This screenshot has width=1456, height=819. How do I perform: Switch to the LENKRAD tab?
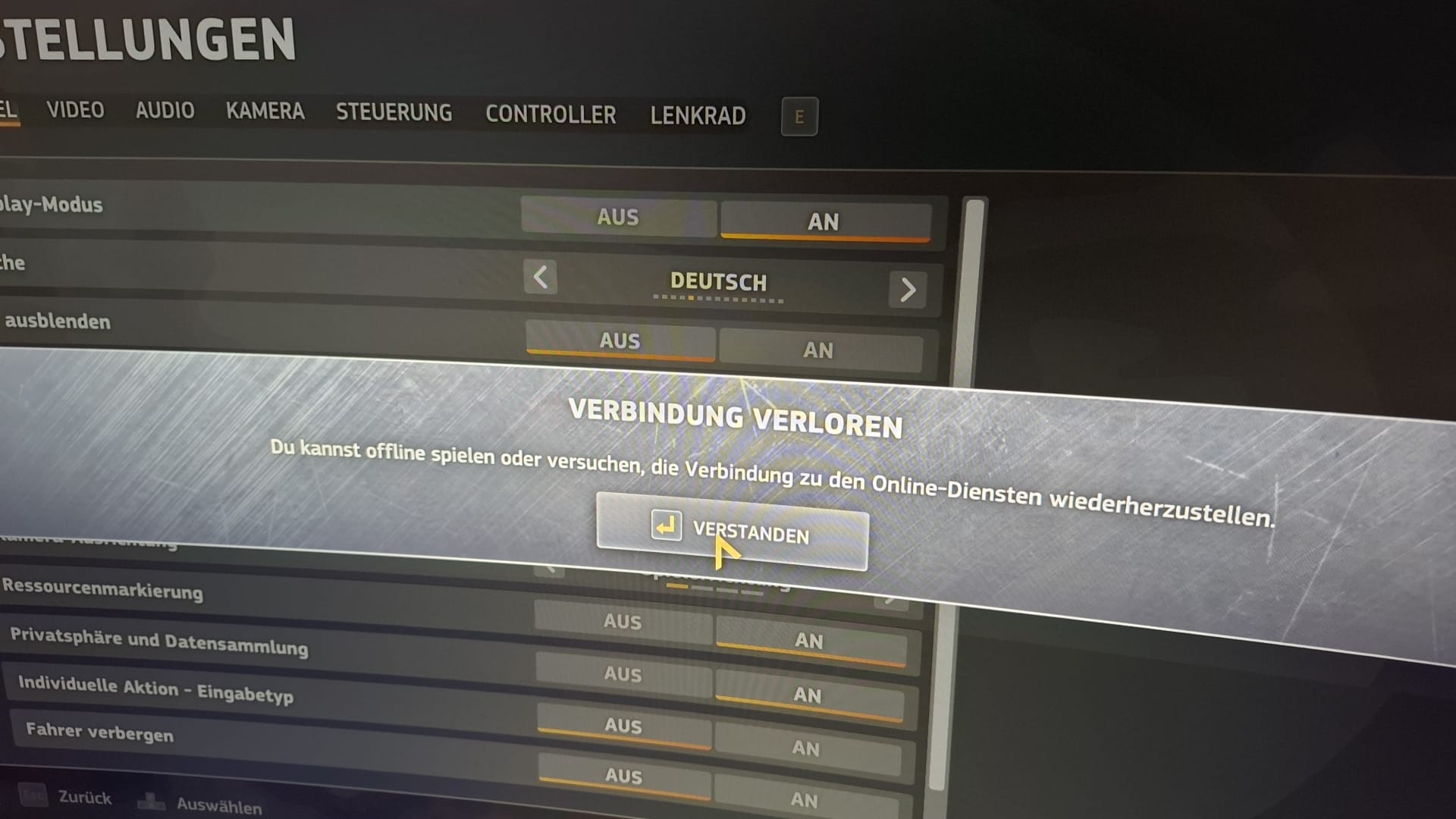click(698, 115)
